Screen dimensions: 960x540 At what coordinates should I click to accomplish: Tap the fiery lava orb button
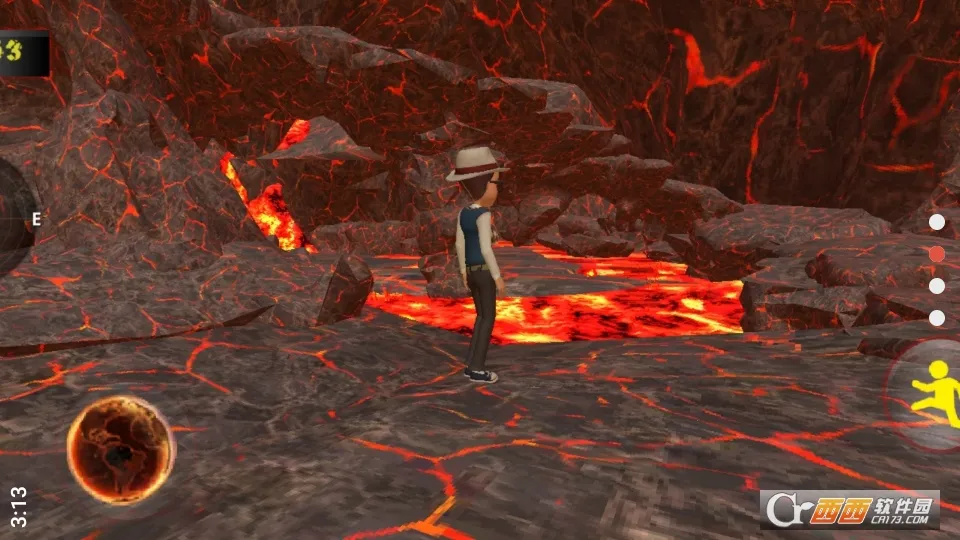click(120, 450)
